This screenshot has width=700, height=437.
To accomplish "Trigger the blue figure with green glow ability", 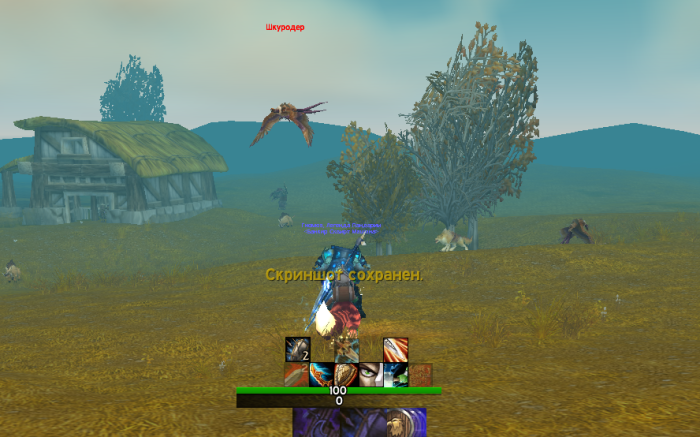I will (396, 374).
